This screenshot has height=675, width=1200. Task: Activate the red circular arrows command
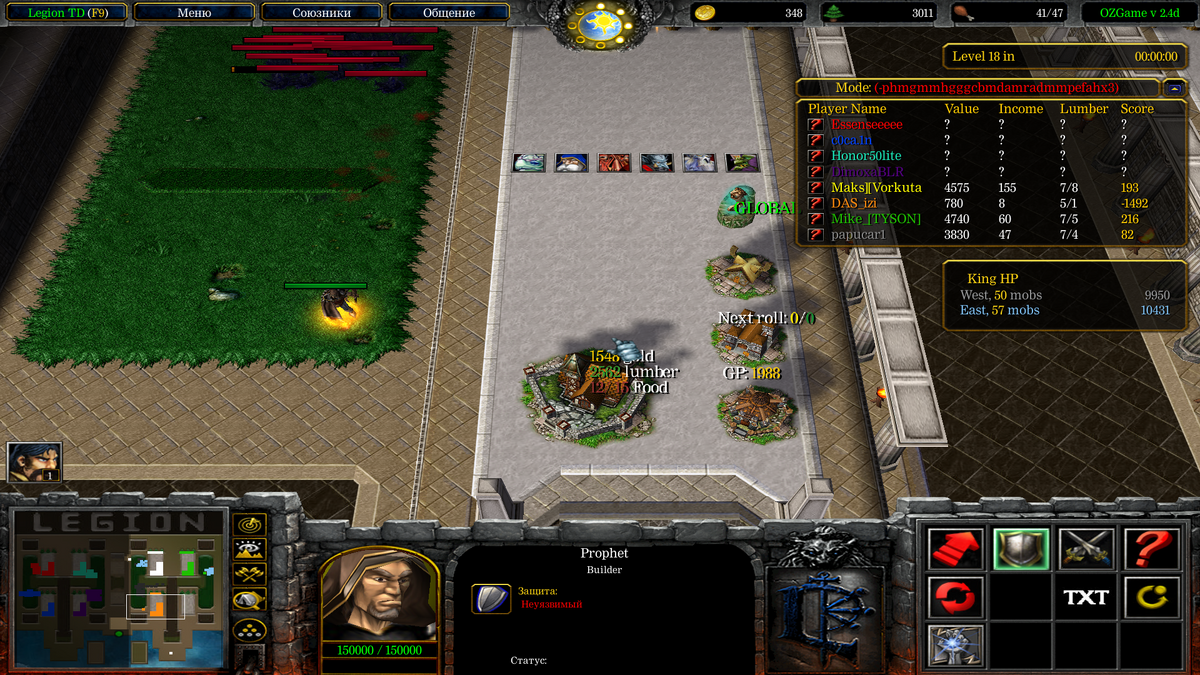click(955, 597)
